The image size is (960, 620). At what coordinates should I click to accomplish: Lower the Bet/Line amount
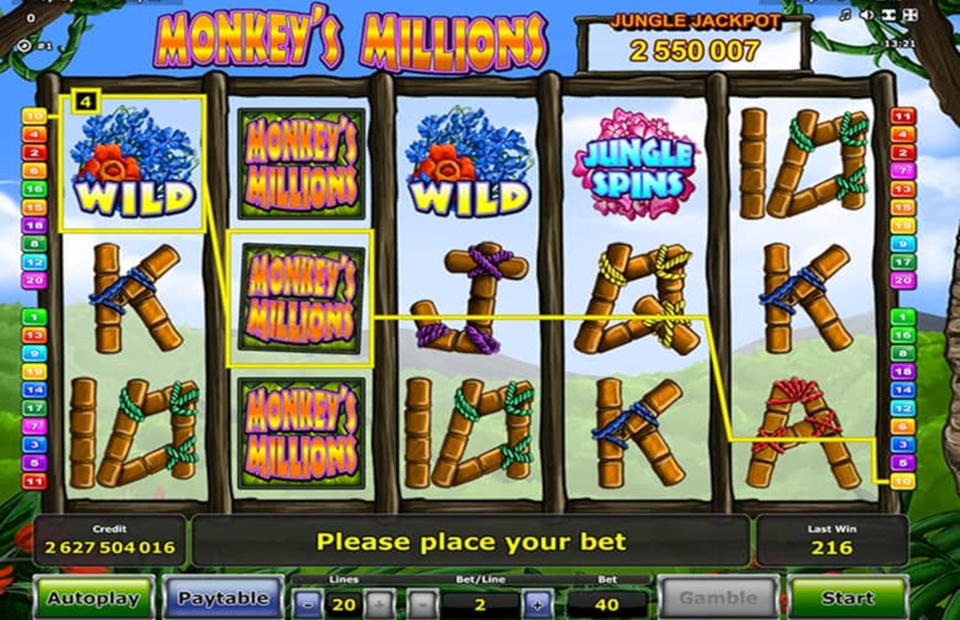[x=423, y=604]
